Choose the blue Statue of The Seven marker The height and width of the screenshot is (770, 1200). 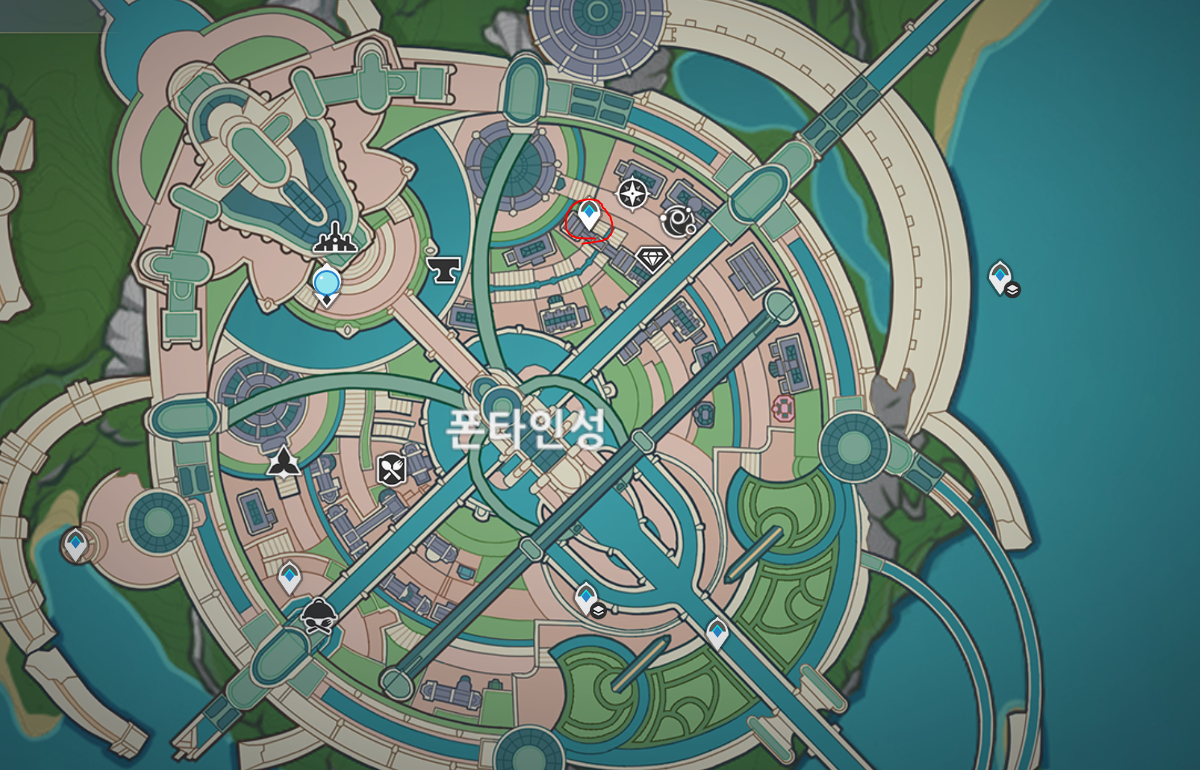(x=326, y=285)
